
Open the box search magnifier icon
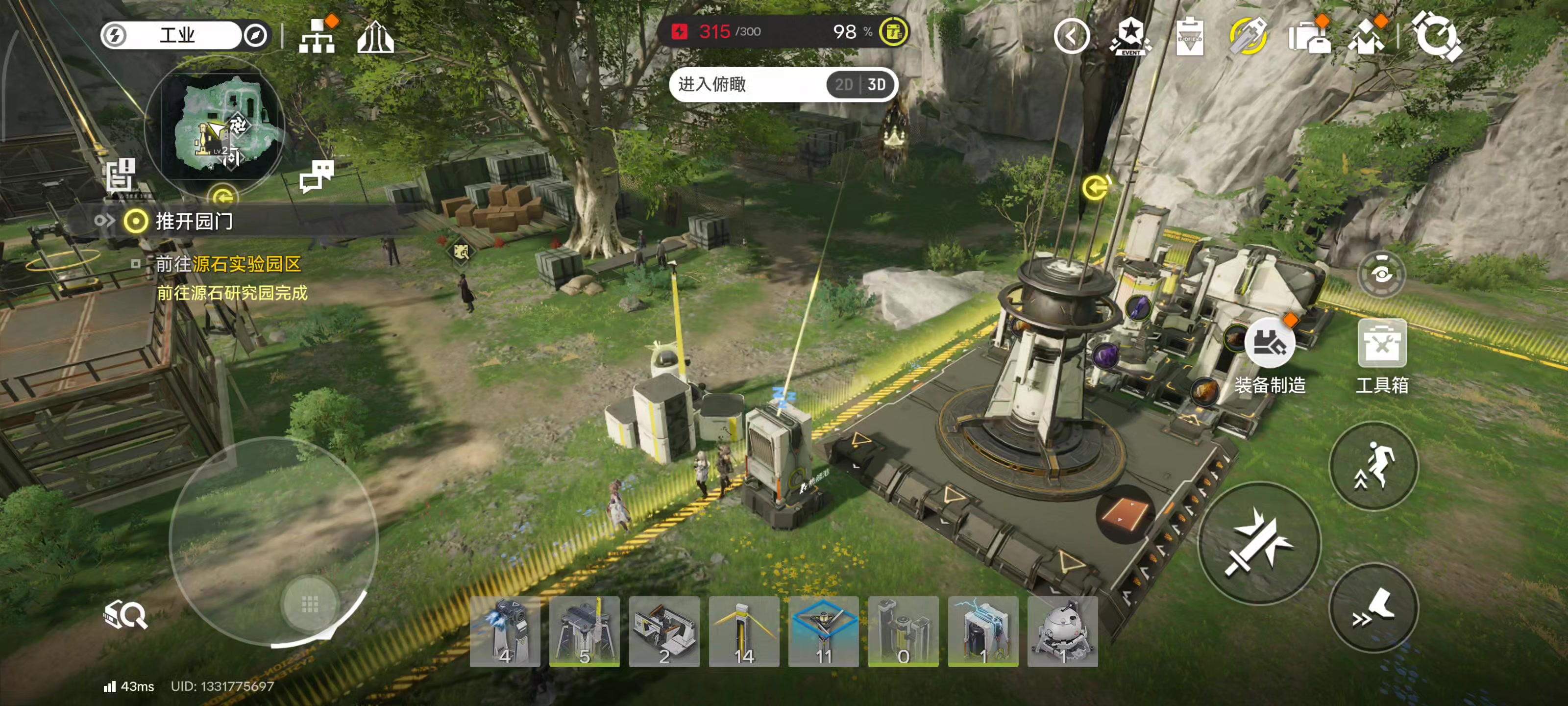point(125,615)
